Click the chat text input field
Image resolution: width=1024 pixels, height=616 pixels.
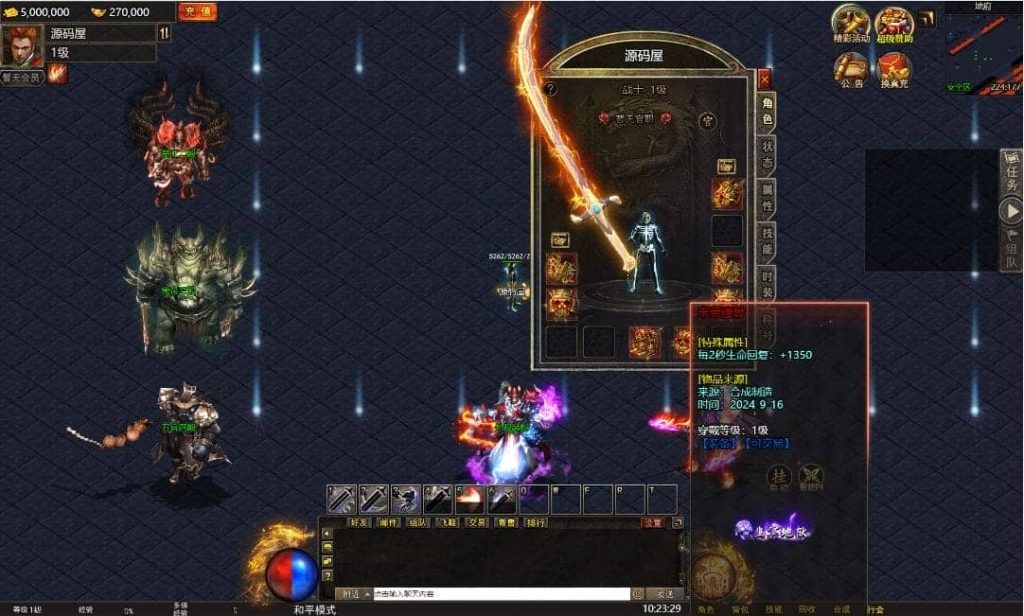[500, 594]
